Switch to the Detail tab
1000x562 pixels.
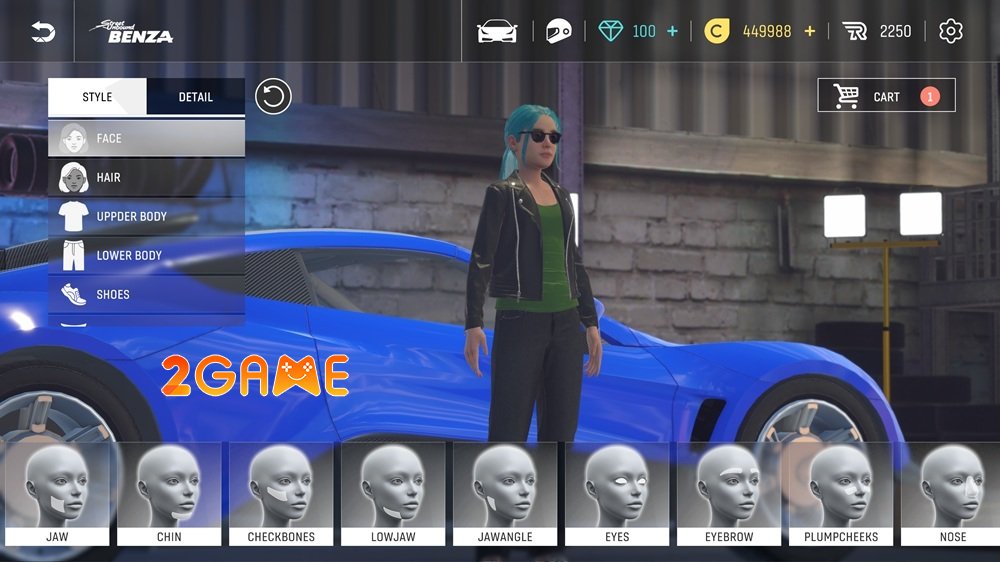(x=196, y=97)
